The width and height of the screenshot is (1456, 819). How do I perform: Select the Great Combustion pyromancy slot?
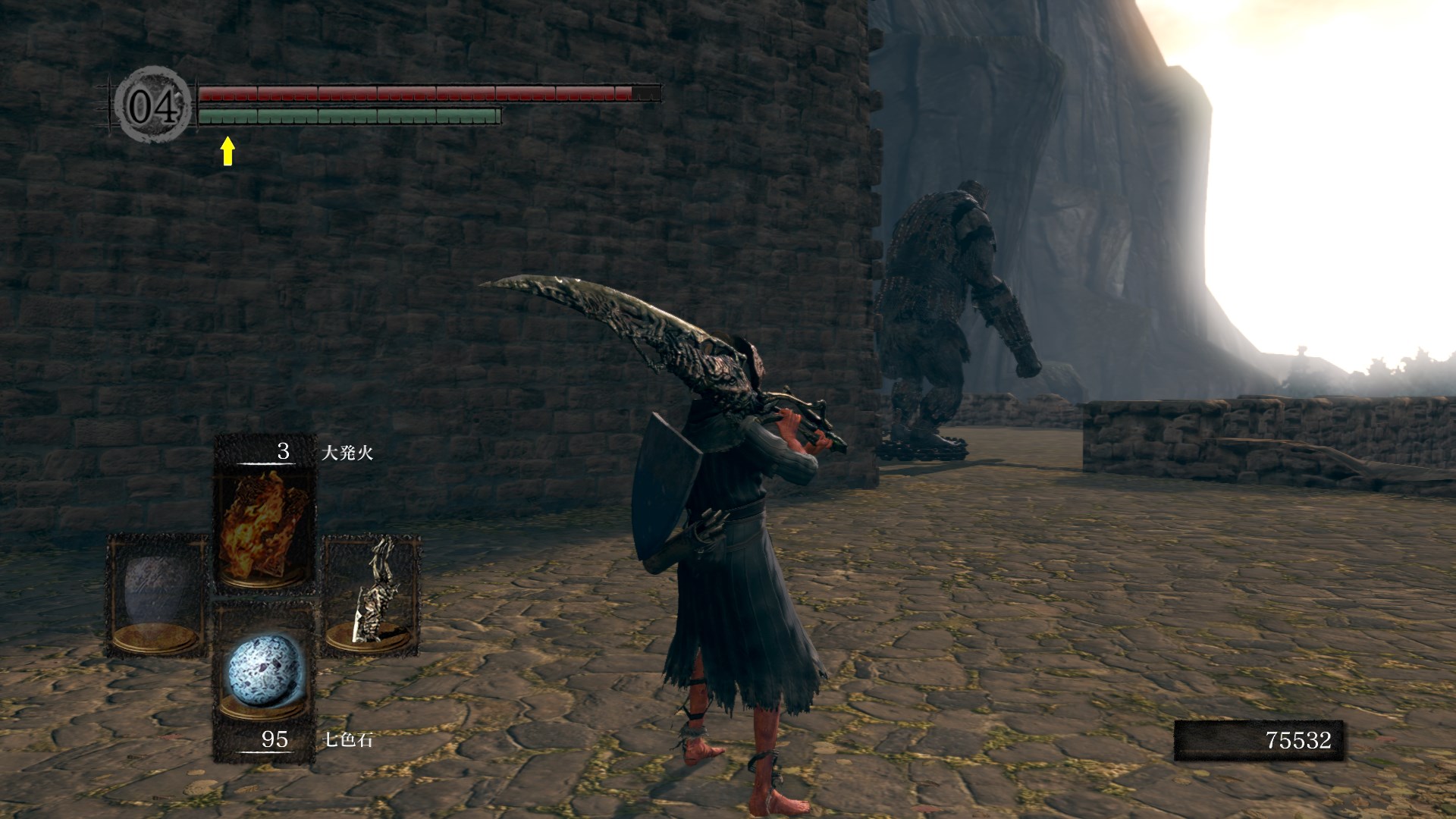265,525
